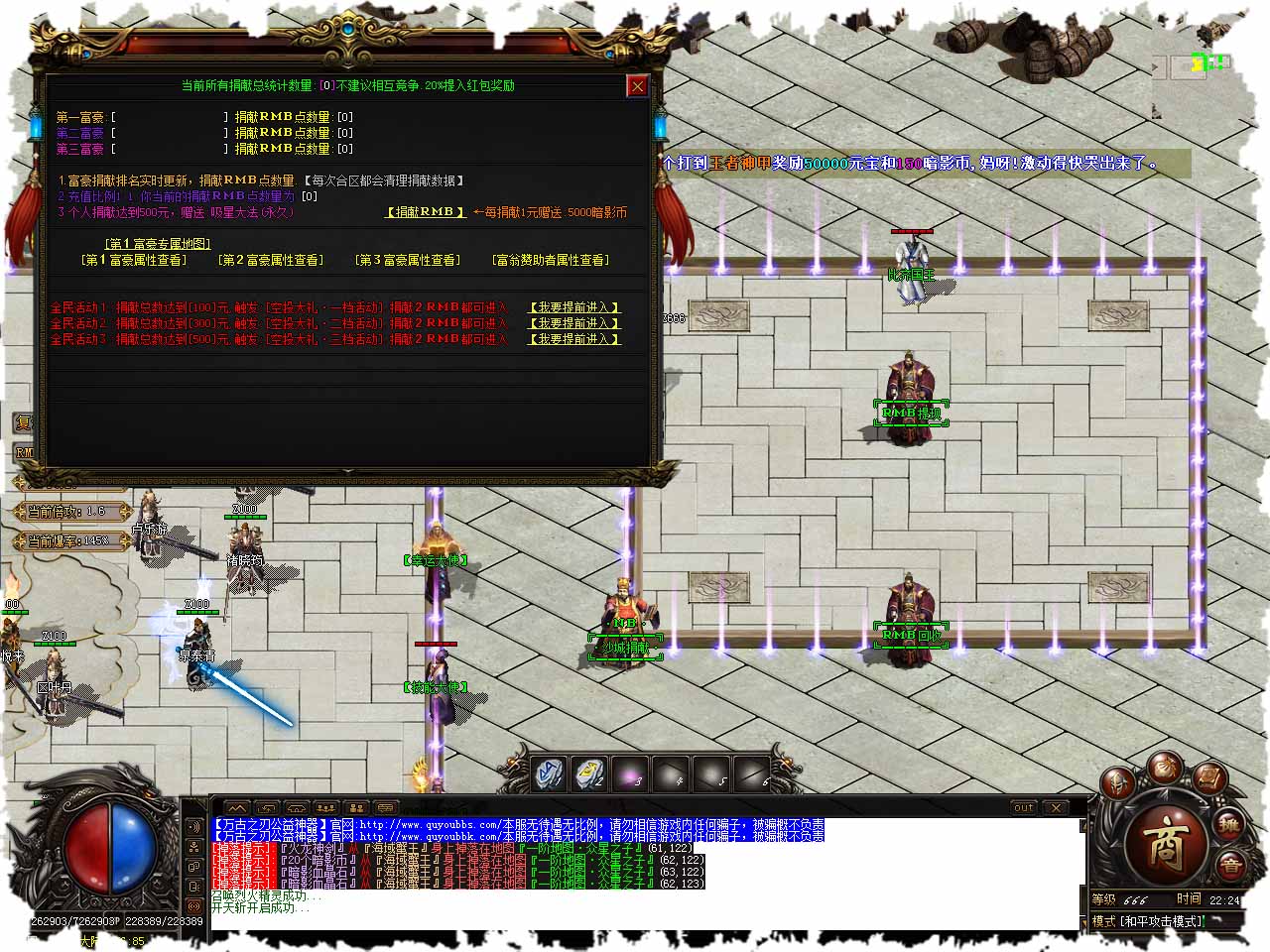Click the 挑 round button
This screenshot has height=952, width=1270.
(1230, 825)
